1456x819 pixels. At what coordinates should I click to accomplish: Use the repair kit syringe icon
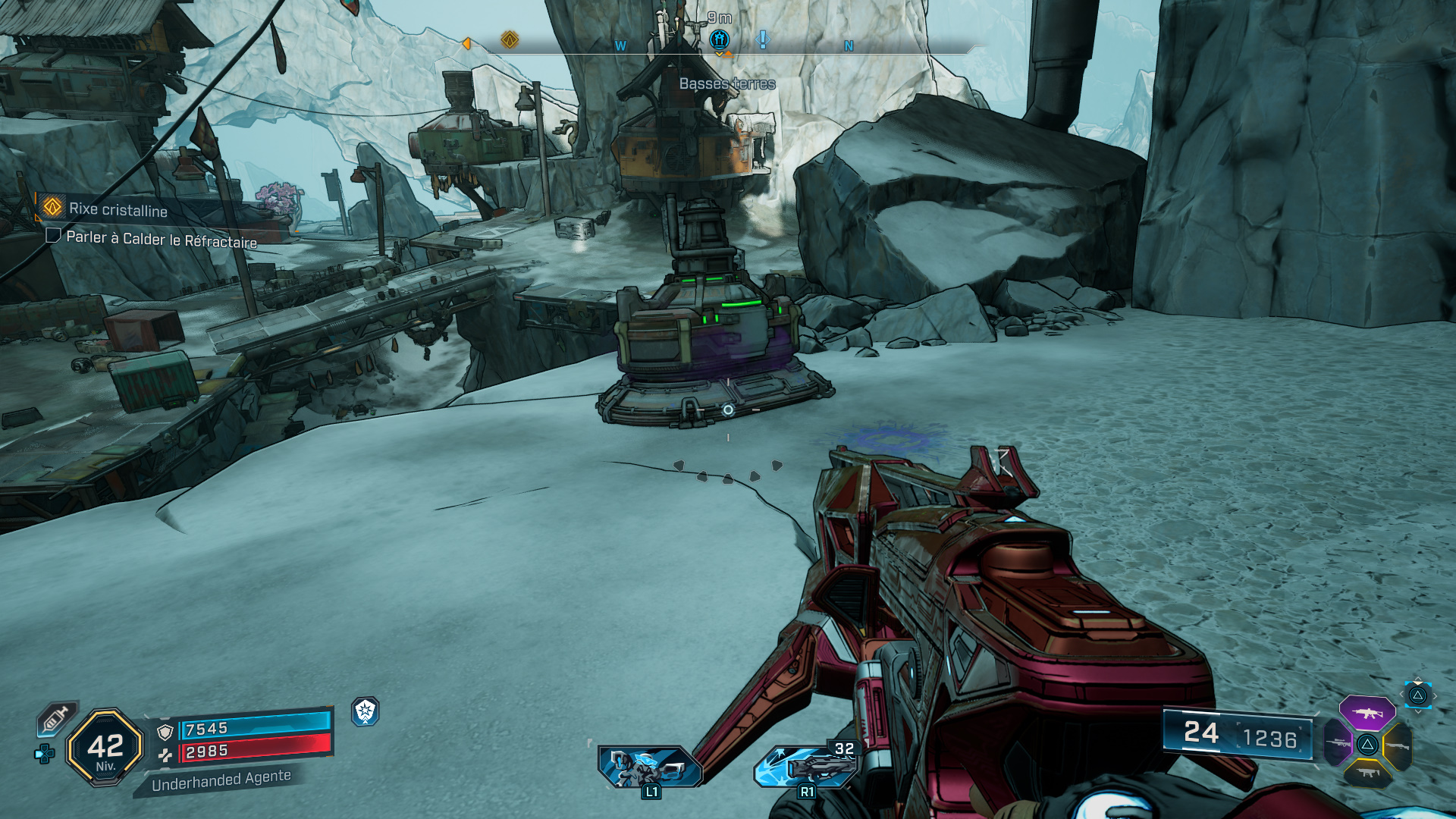pos(56,717)
